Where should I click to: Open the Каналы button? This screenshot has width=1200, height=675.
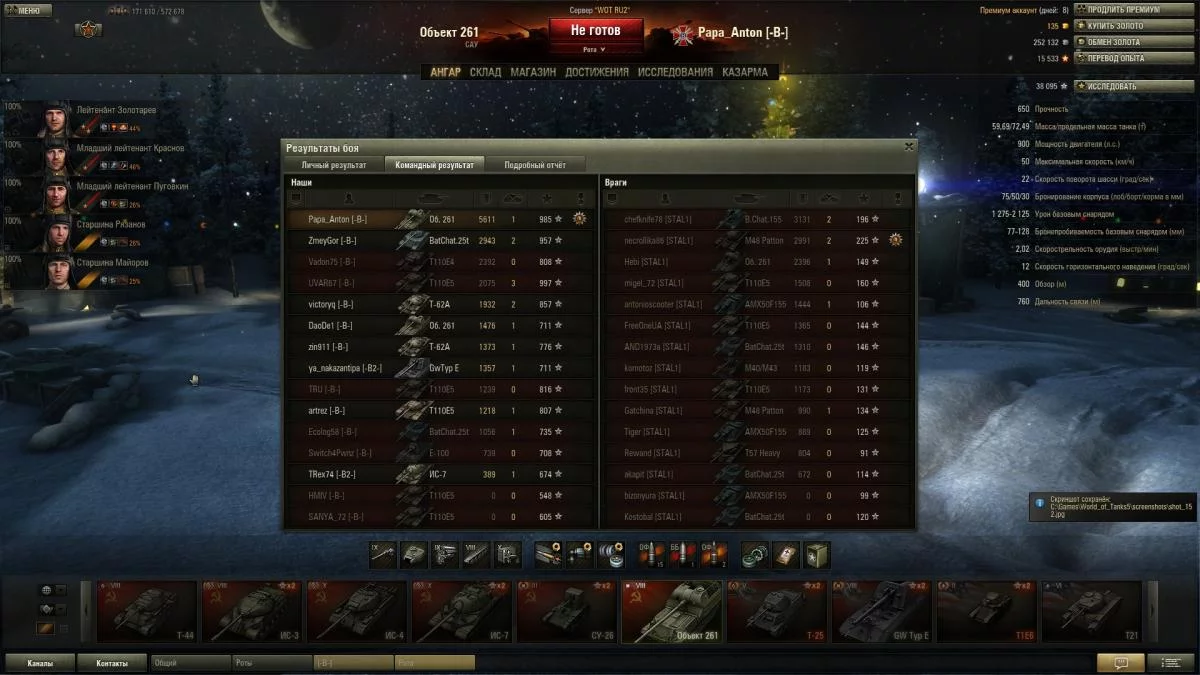pyautogui.click(x=41, y=662)
